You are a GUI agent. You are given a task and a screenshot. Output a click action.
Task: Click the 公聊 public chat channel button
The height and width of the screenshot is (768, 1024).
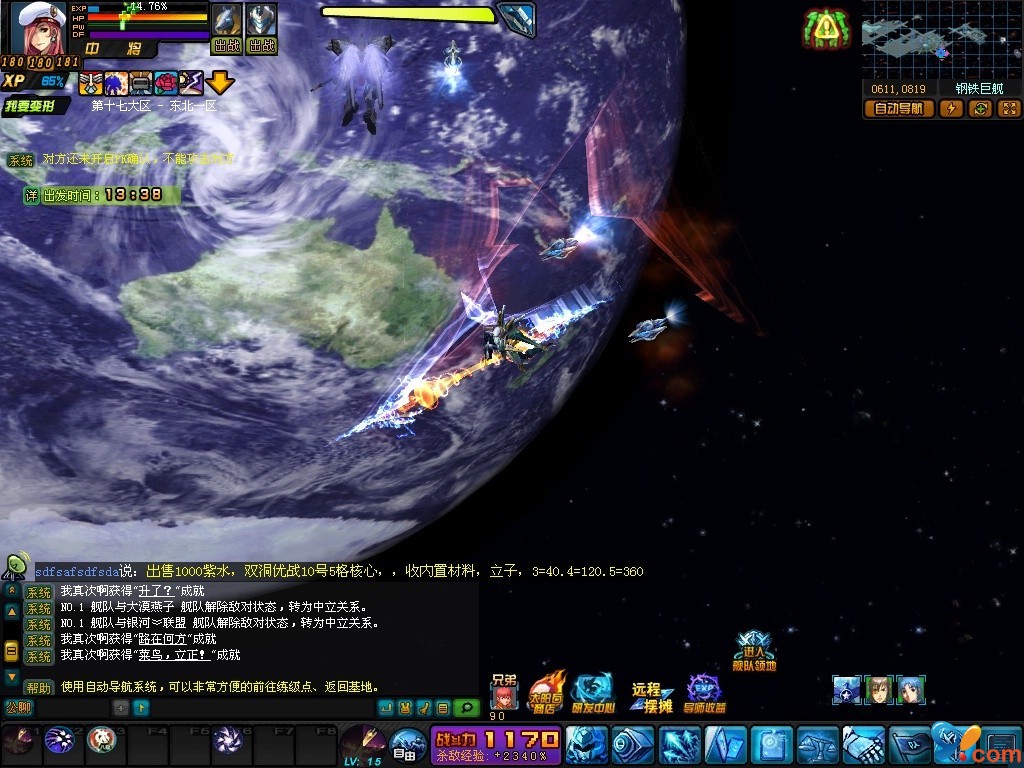(19, 708)
